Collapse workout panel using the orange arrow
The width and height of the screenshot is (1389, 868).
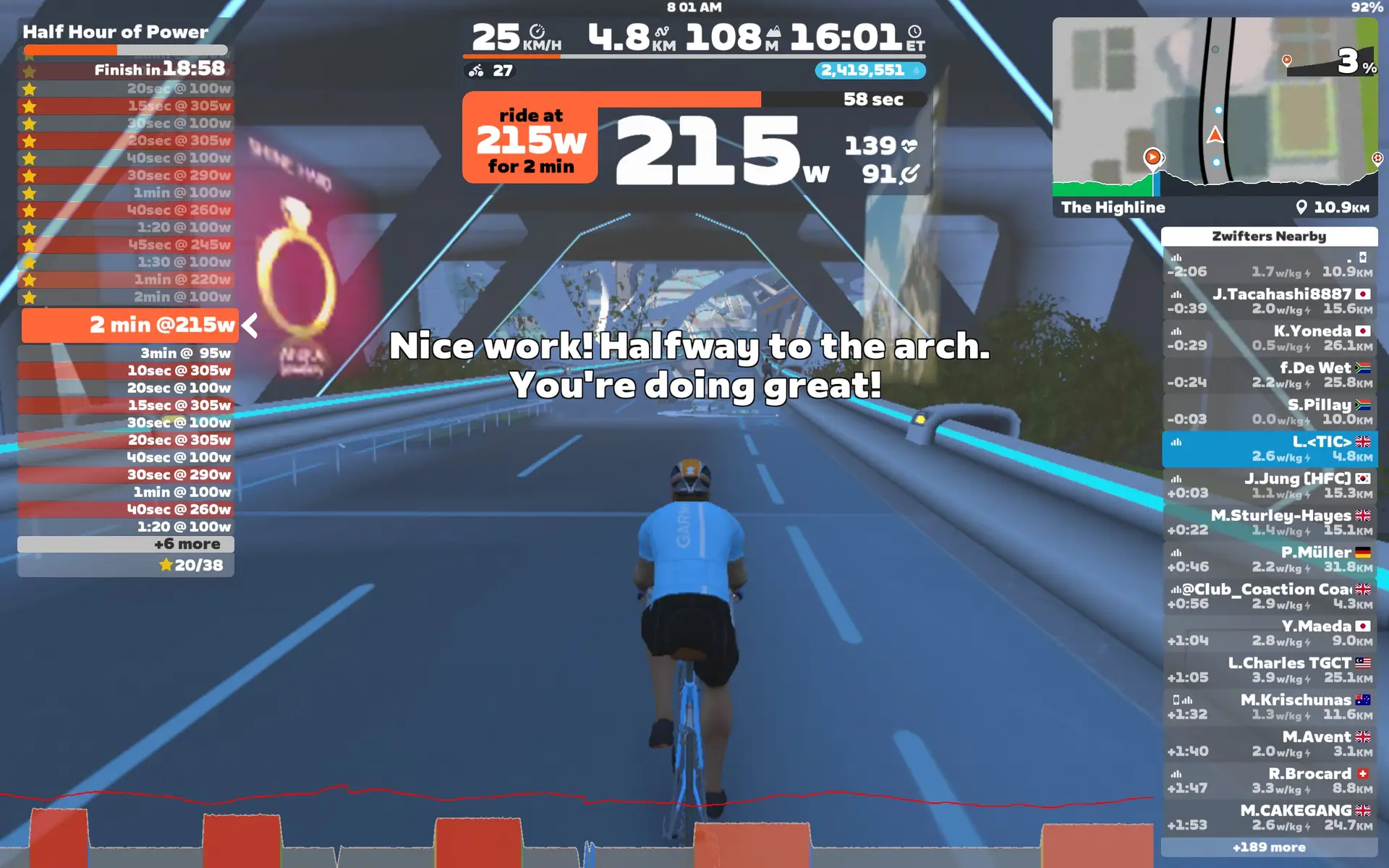249,325
